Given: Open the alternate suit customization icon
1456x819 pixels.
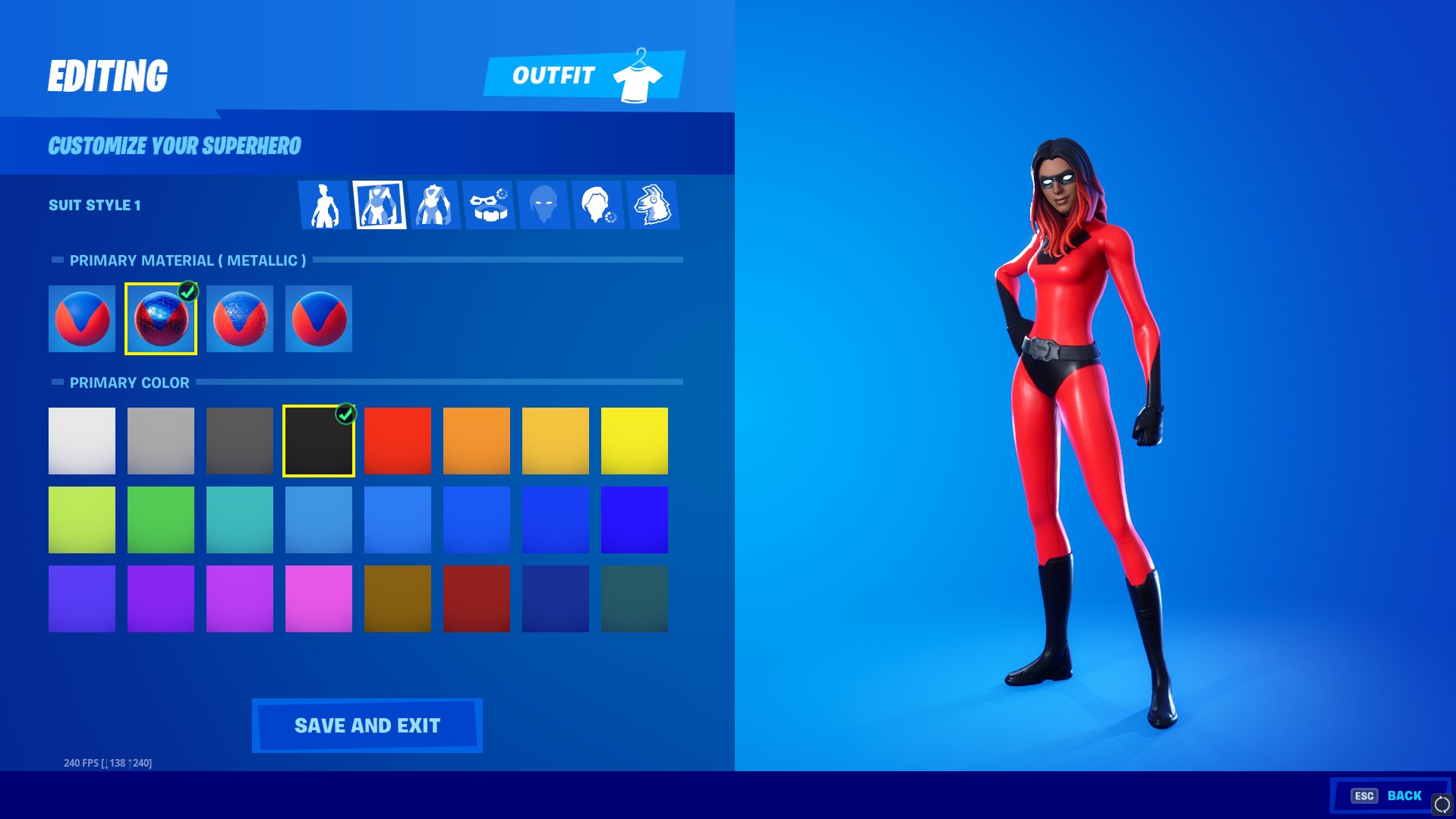Looking at the screenshot, I should 433,203.
